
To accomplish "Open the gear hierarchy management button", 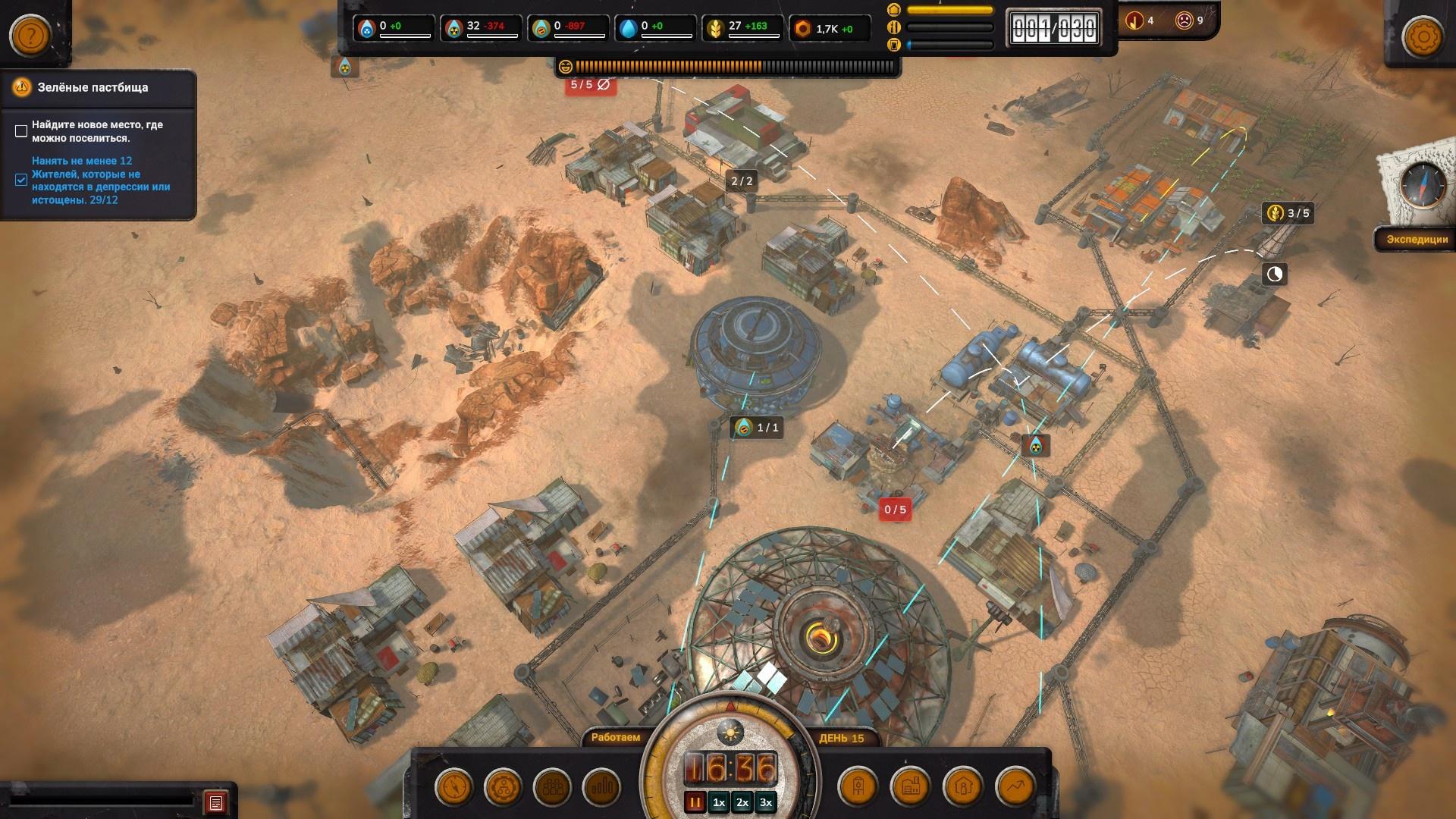I will (x=504, y=787).
